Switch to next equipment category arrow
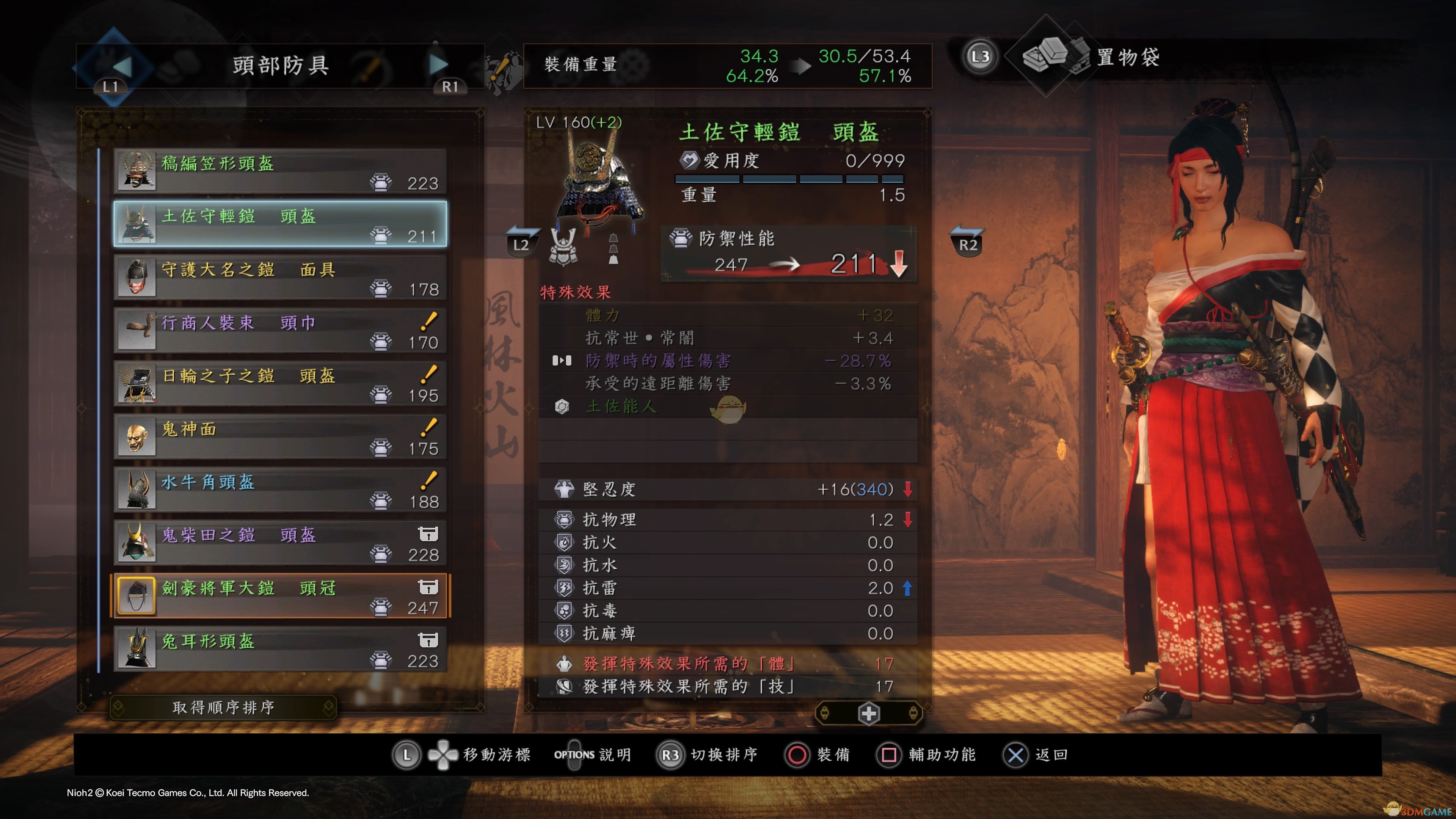This screenshot has height=819, width=1456. click(x=438, y=64)
